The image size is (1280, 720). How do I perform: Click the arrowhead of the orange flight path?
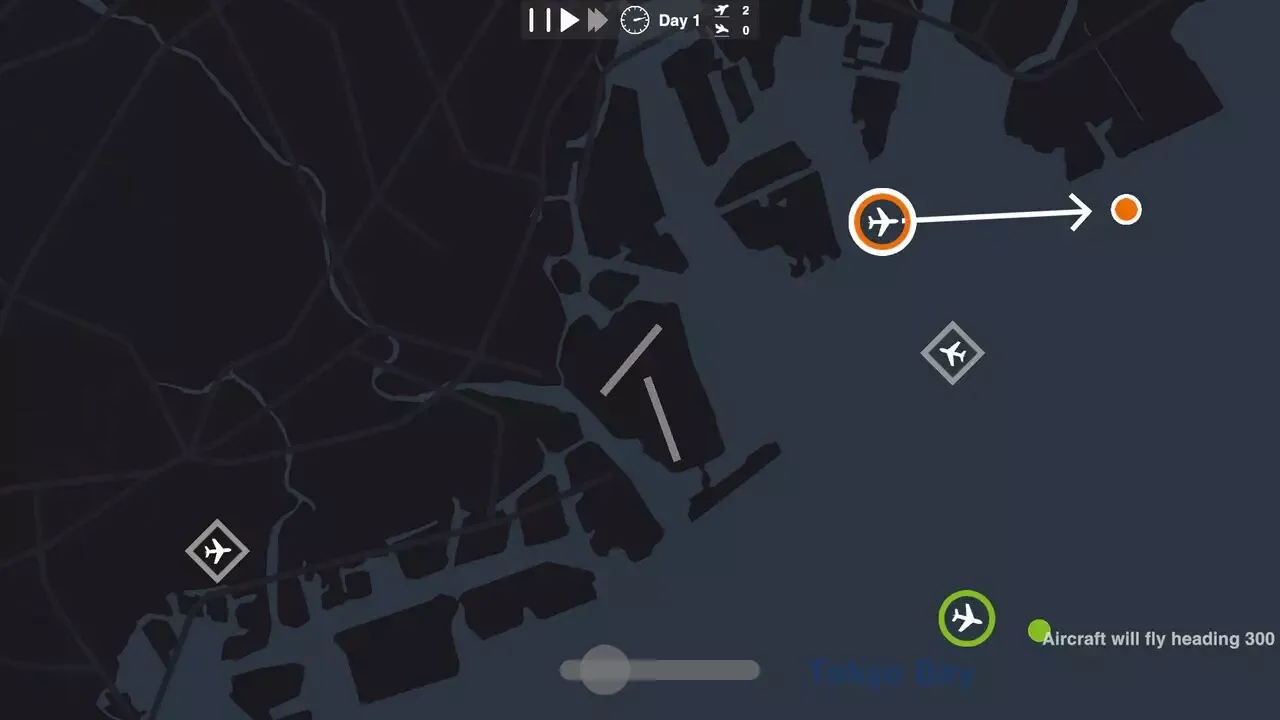click(x=1080, y=212)
